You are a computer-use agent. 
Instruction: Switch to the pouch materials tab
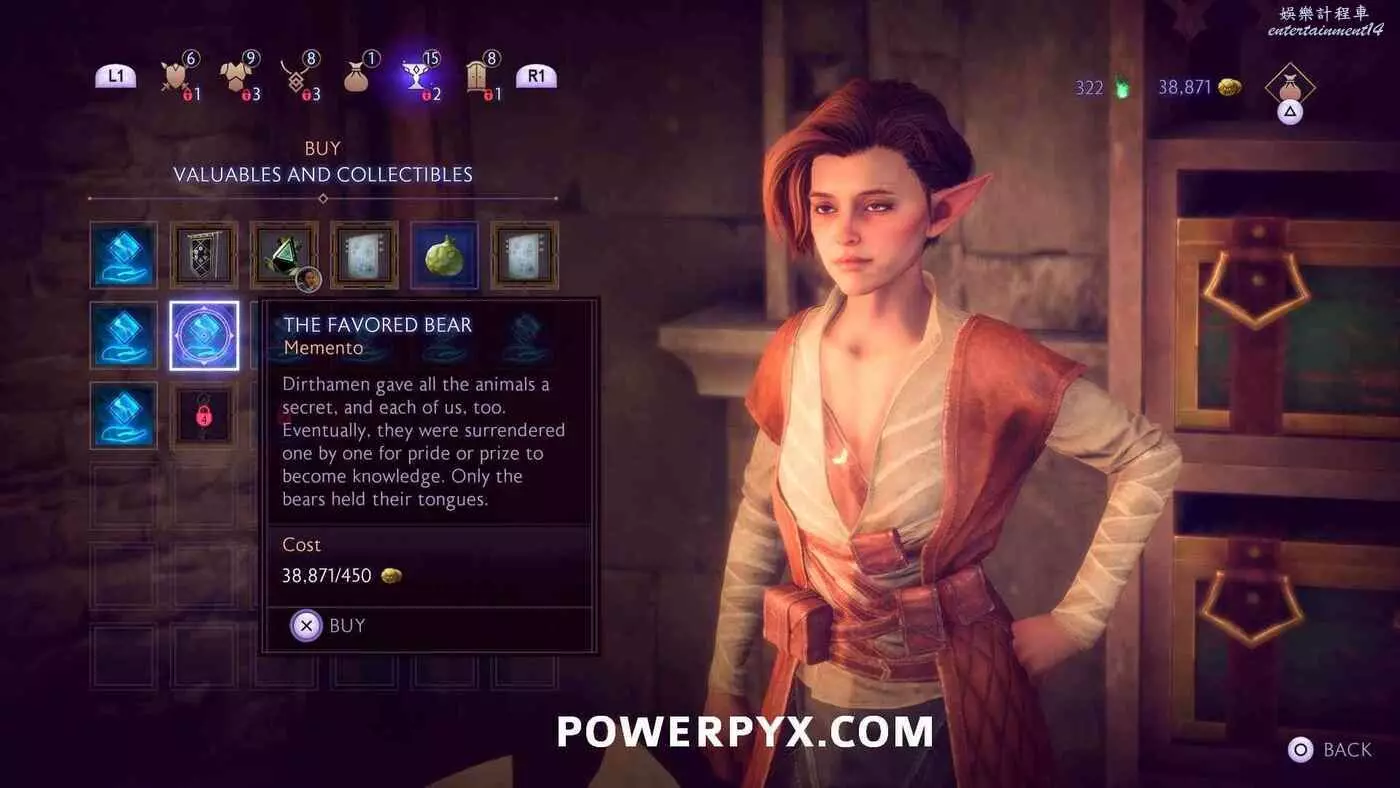[357, 77]
